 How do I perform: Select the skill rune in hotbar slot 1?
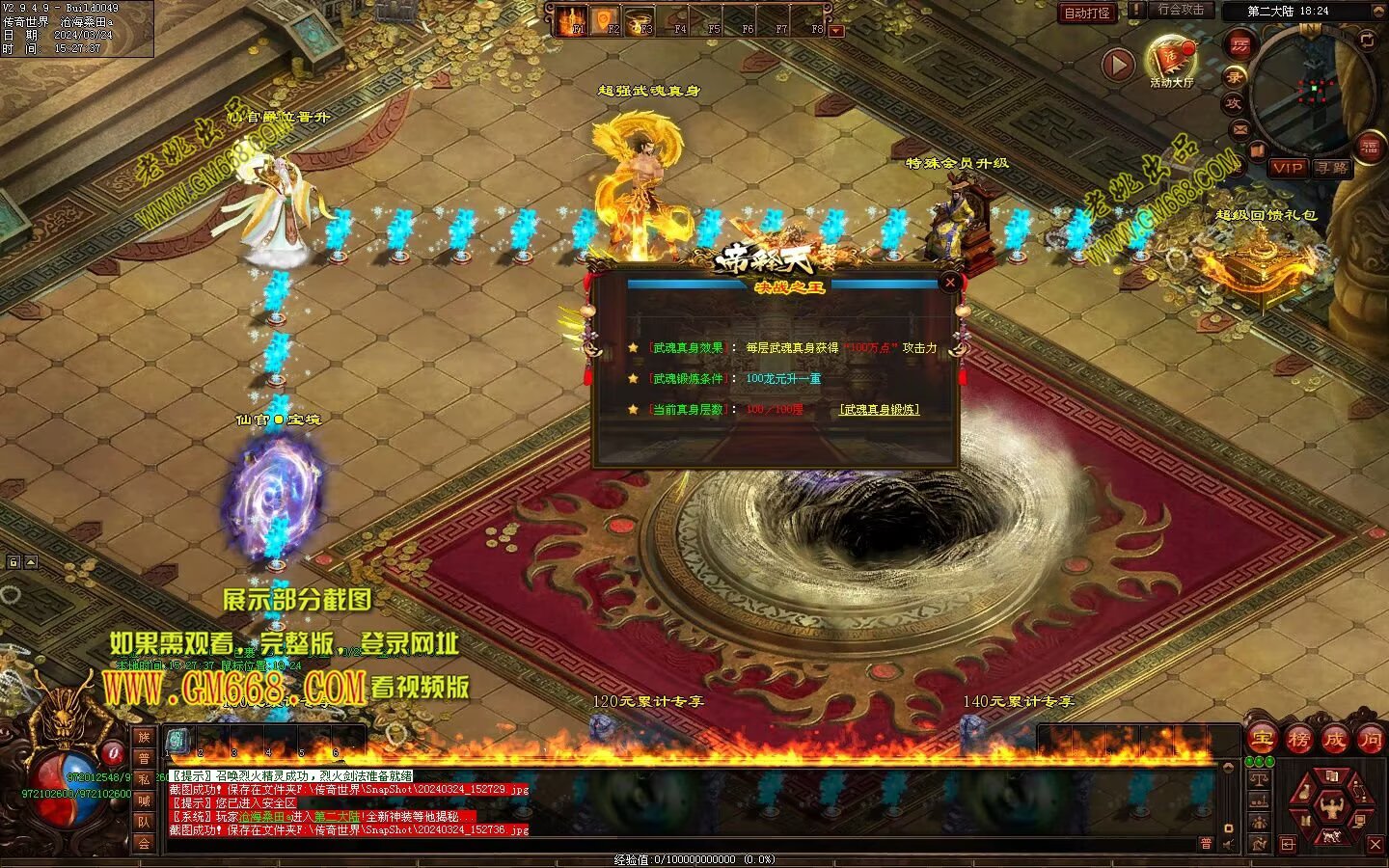(177, 741)
